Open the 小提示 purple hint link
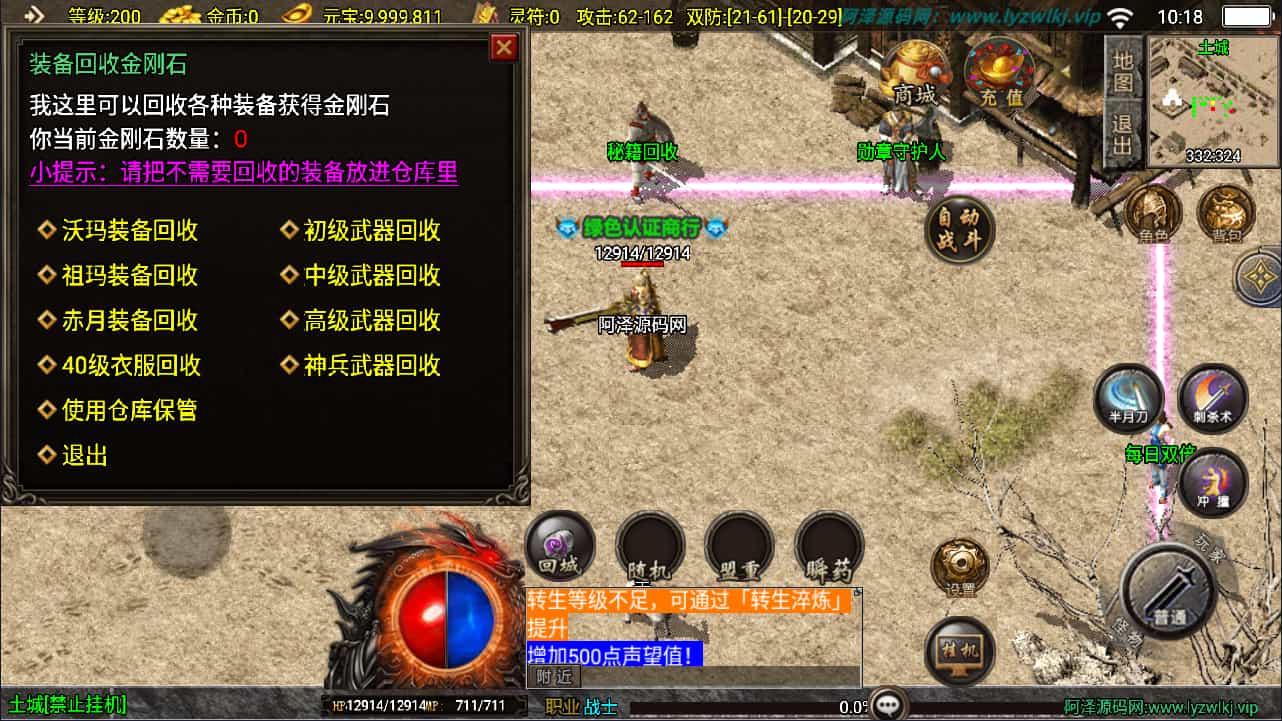Viewport: 1282px width, 721px height. [x=245, y=173]
